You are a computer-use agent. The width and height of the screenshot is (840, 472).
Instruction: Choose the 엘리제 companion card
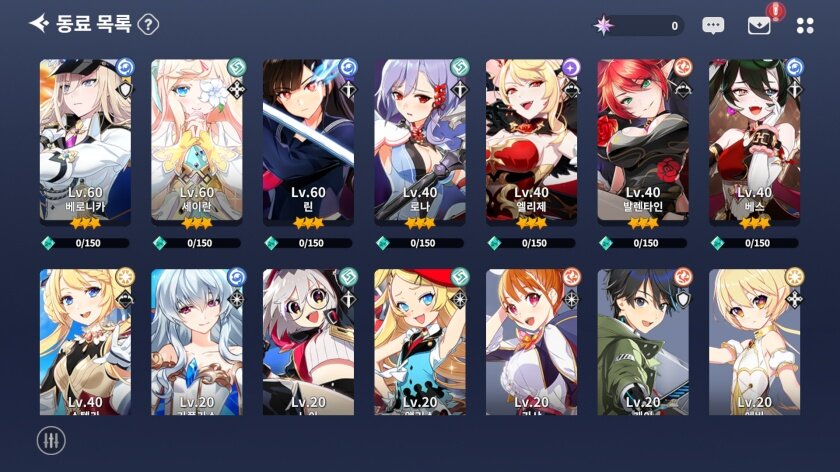531,140
